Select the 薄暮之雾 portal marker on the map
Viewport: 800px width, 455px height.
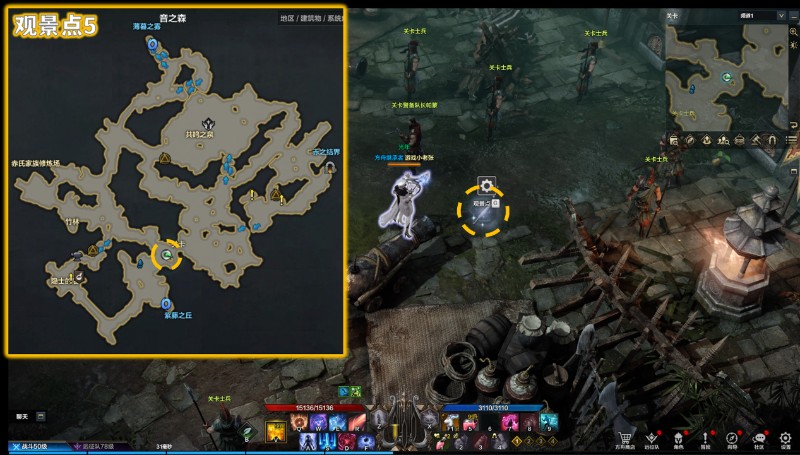click(153, 46)
